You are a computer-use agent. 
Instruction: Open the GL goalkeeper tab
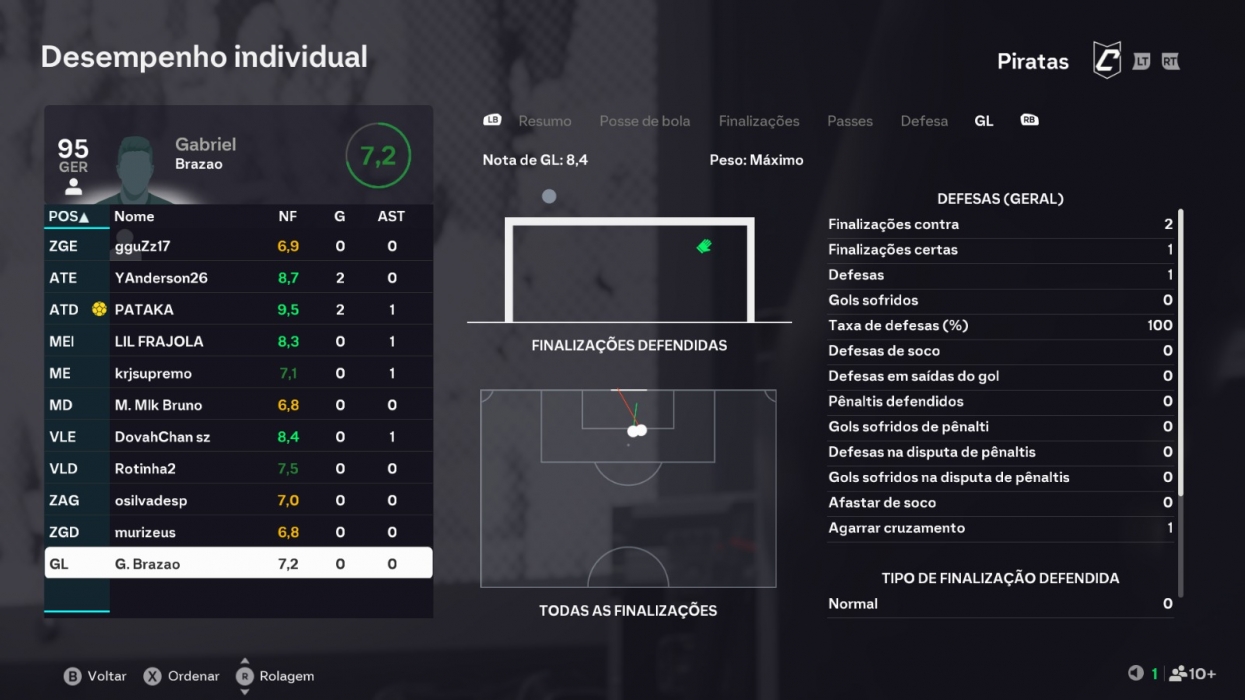(x=983, y=121)
